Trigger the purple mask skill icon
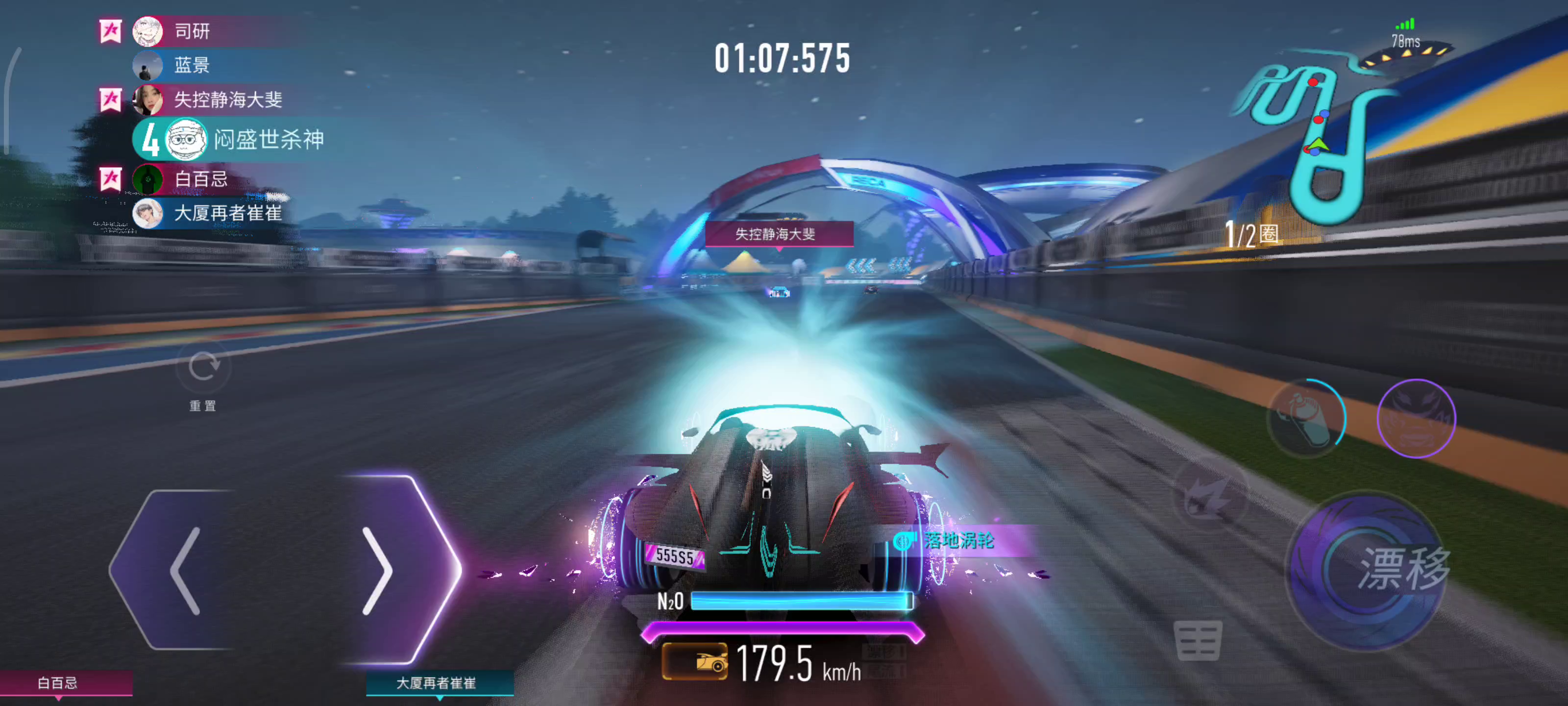The image size is (1568, 706). tap(1416, 418)
